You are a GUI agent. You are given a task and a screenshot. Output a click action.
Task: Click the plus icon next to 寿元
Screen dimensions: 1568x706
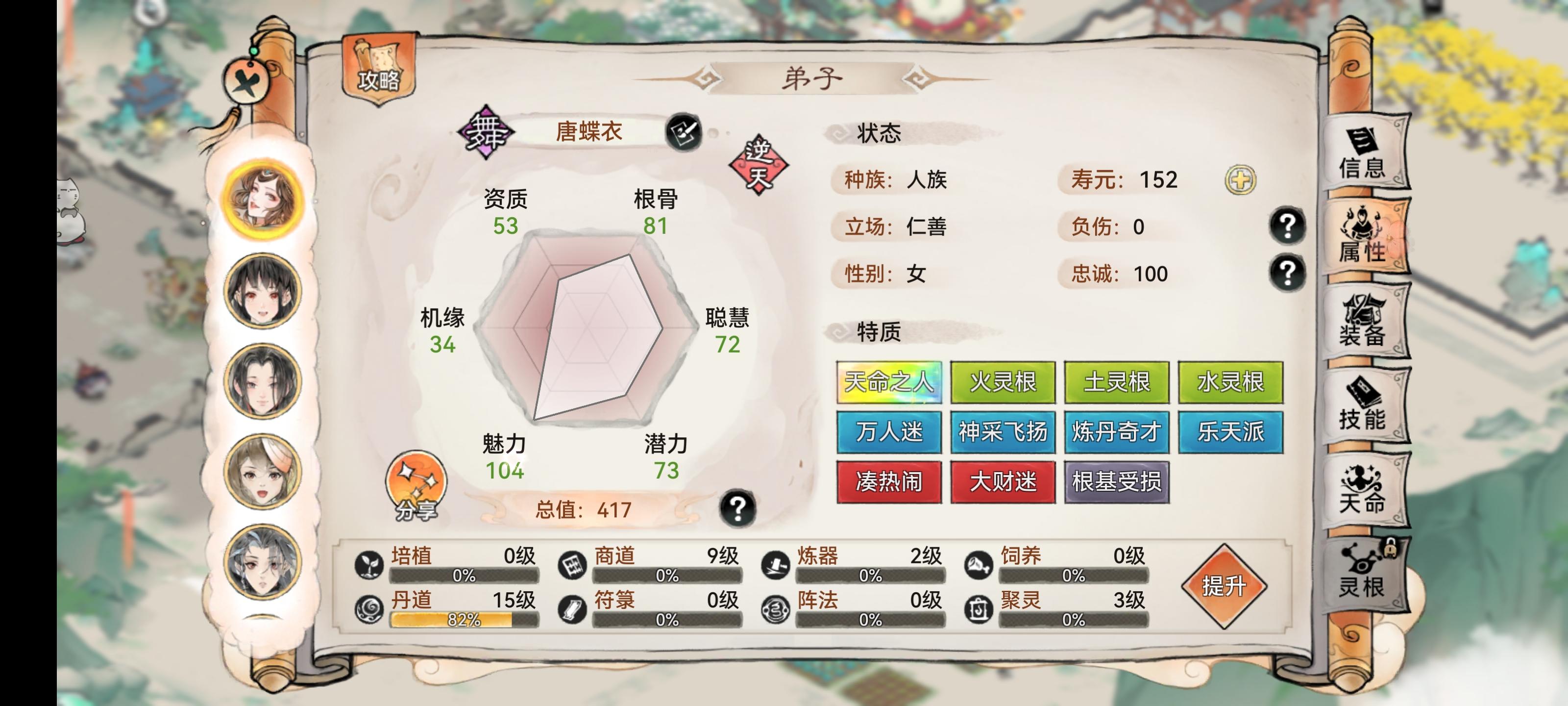[1241, 179]
